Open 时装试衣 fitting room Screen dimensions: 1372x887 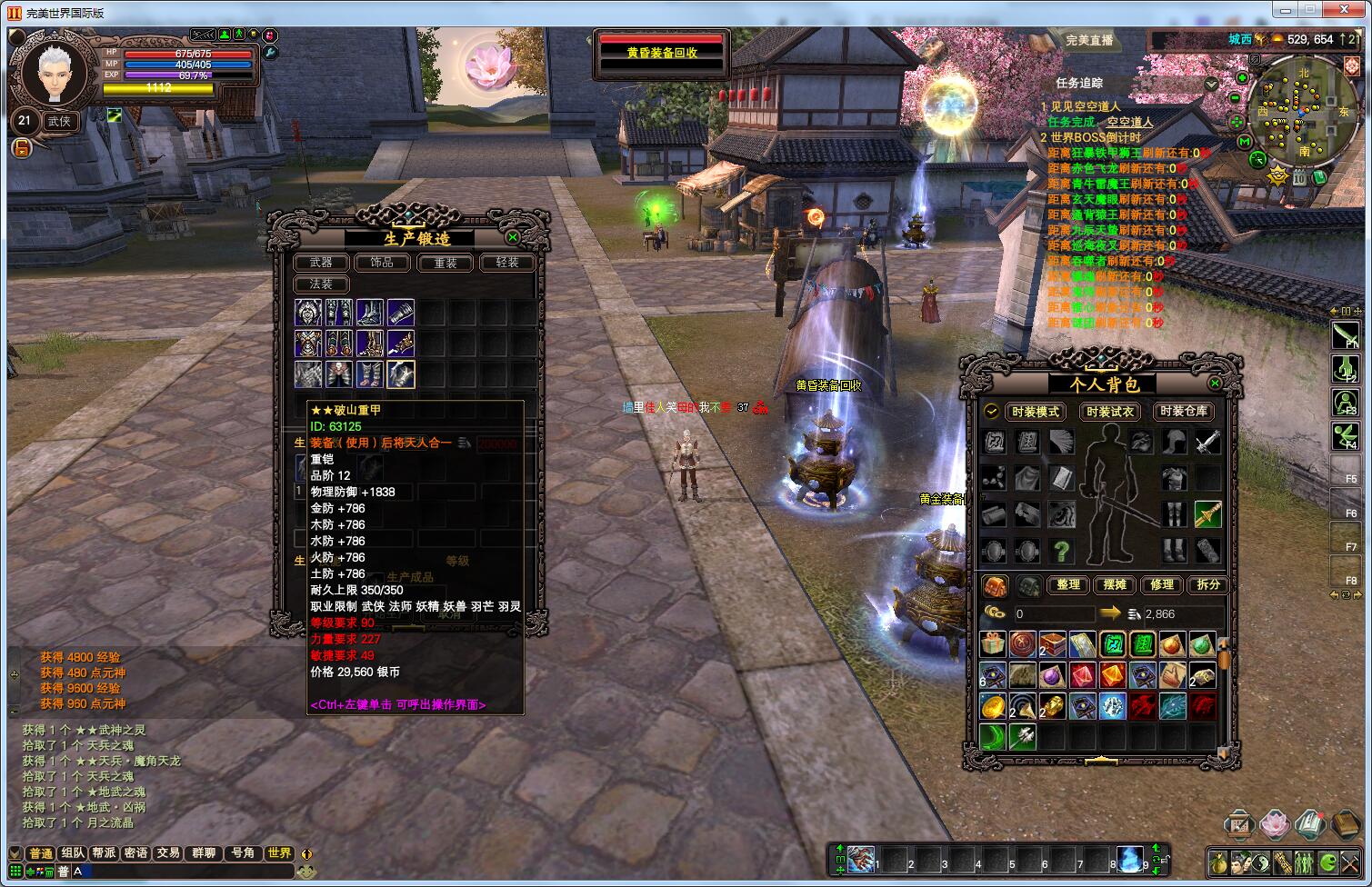tap(1109, 412)
